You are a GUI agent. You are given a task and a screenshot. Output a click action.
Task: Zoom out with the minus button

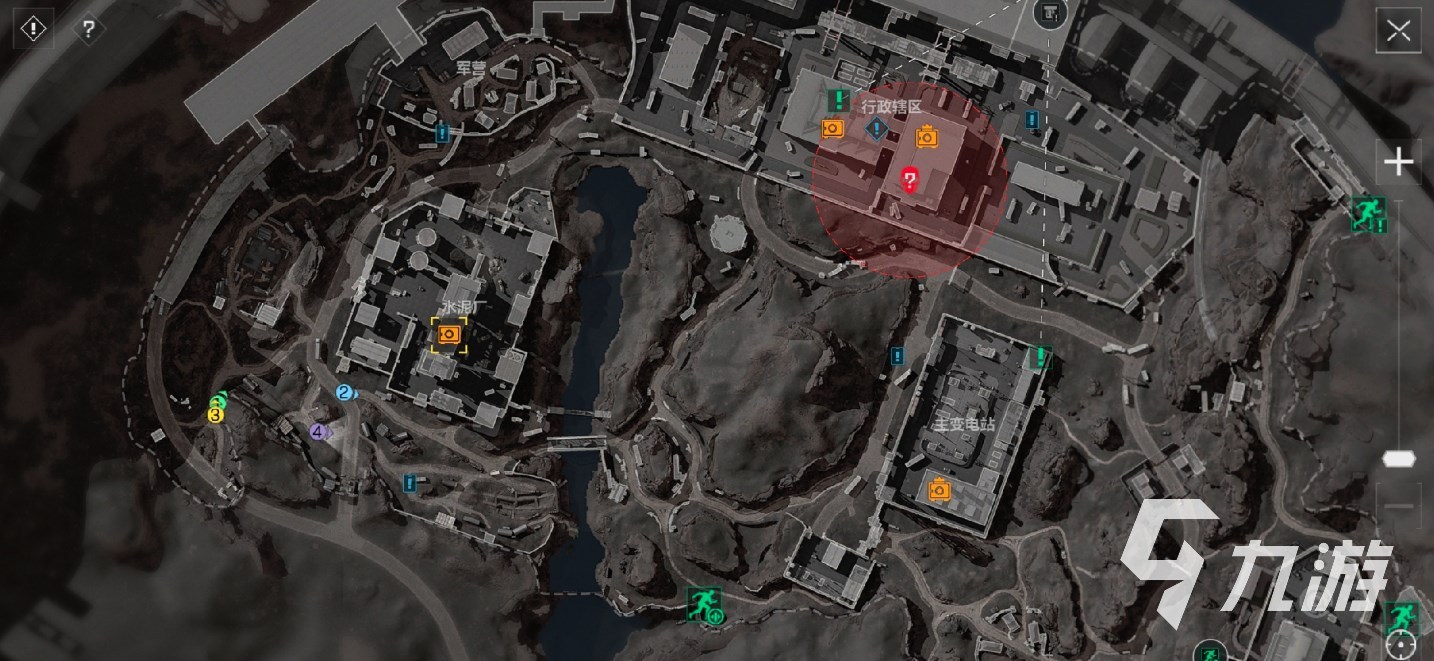click(1398, 507)
